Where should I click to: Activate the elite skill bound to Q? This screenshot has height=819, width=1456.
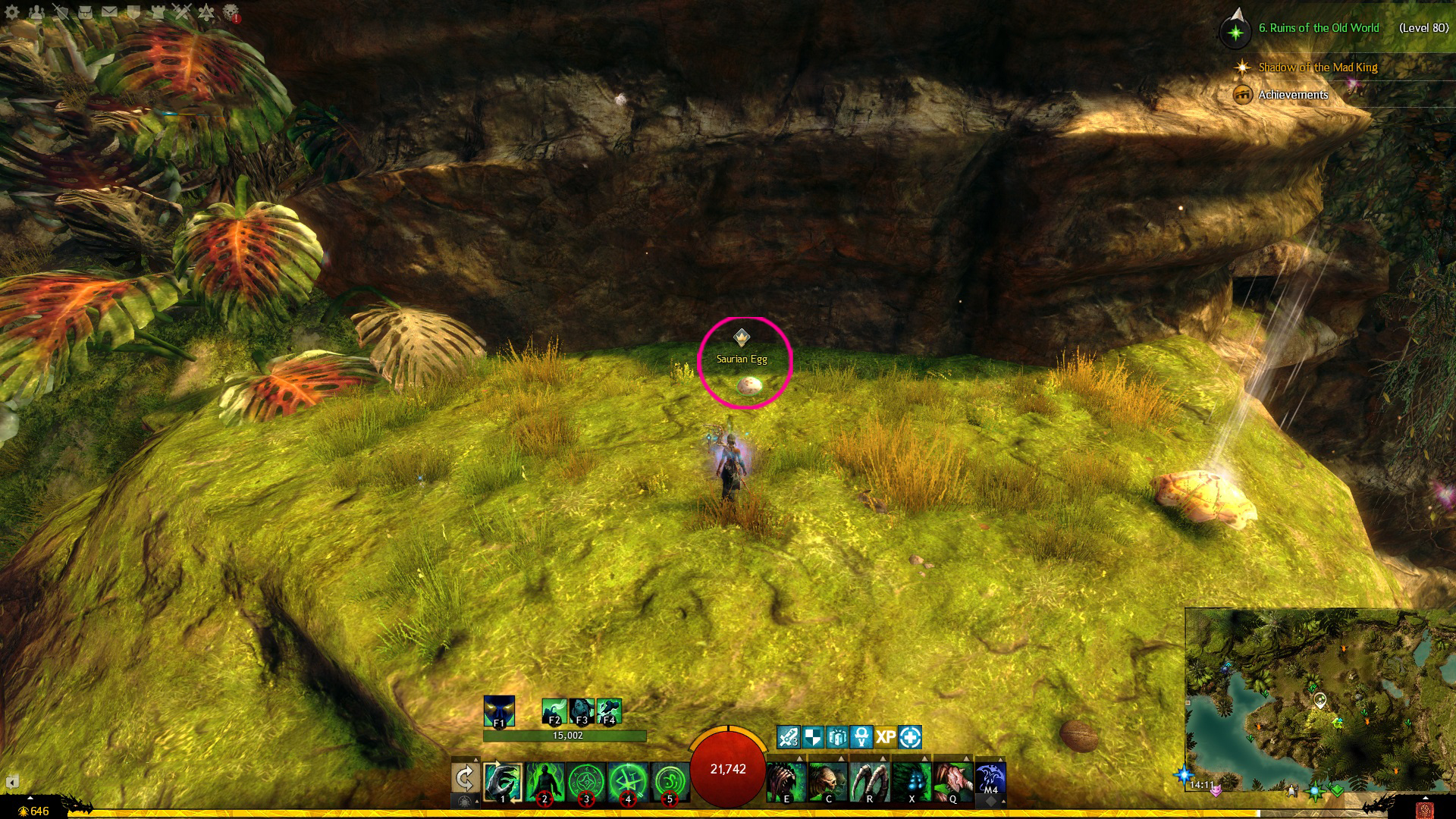click(x=952, y=782)
